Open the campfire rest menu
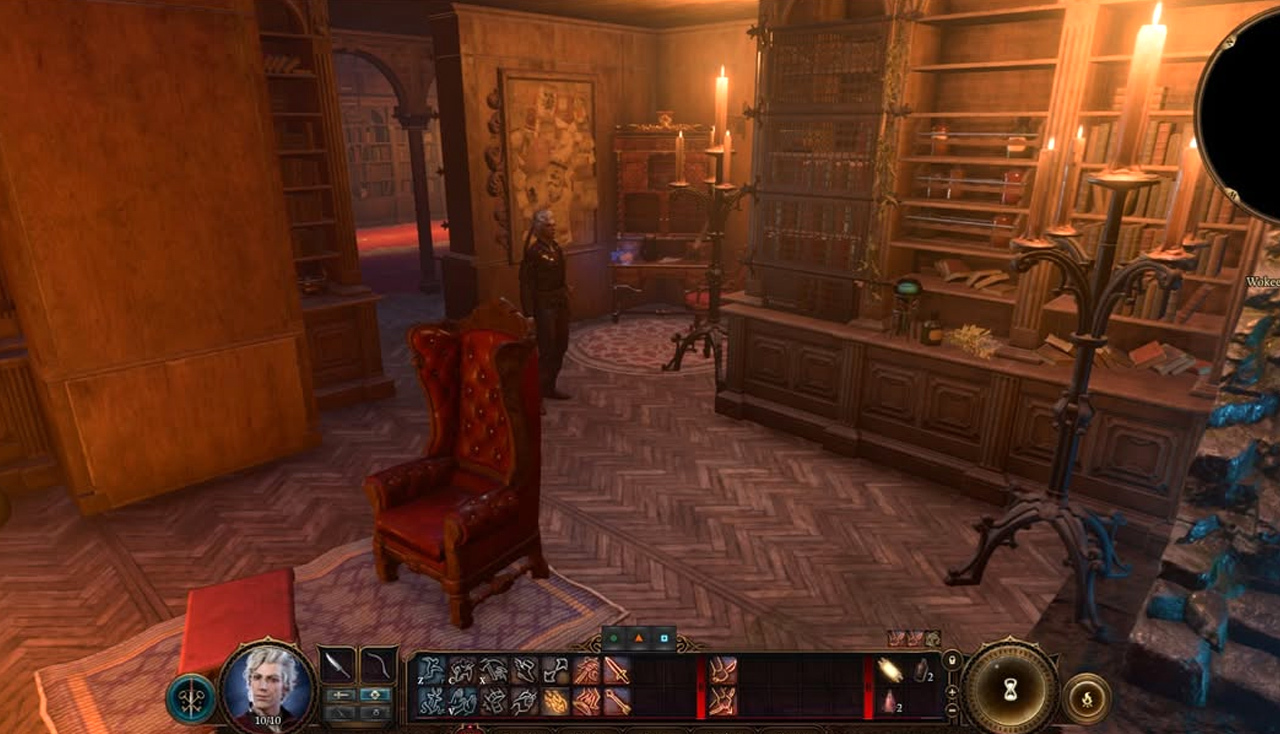The height and width of the screenshot is (734, 1280). tap(1087, 698)
